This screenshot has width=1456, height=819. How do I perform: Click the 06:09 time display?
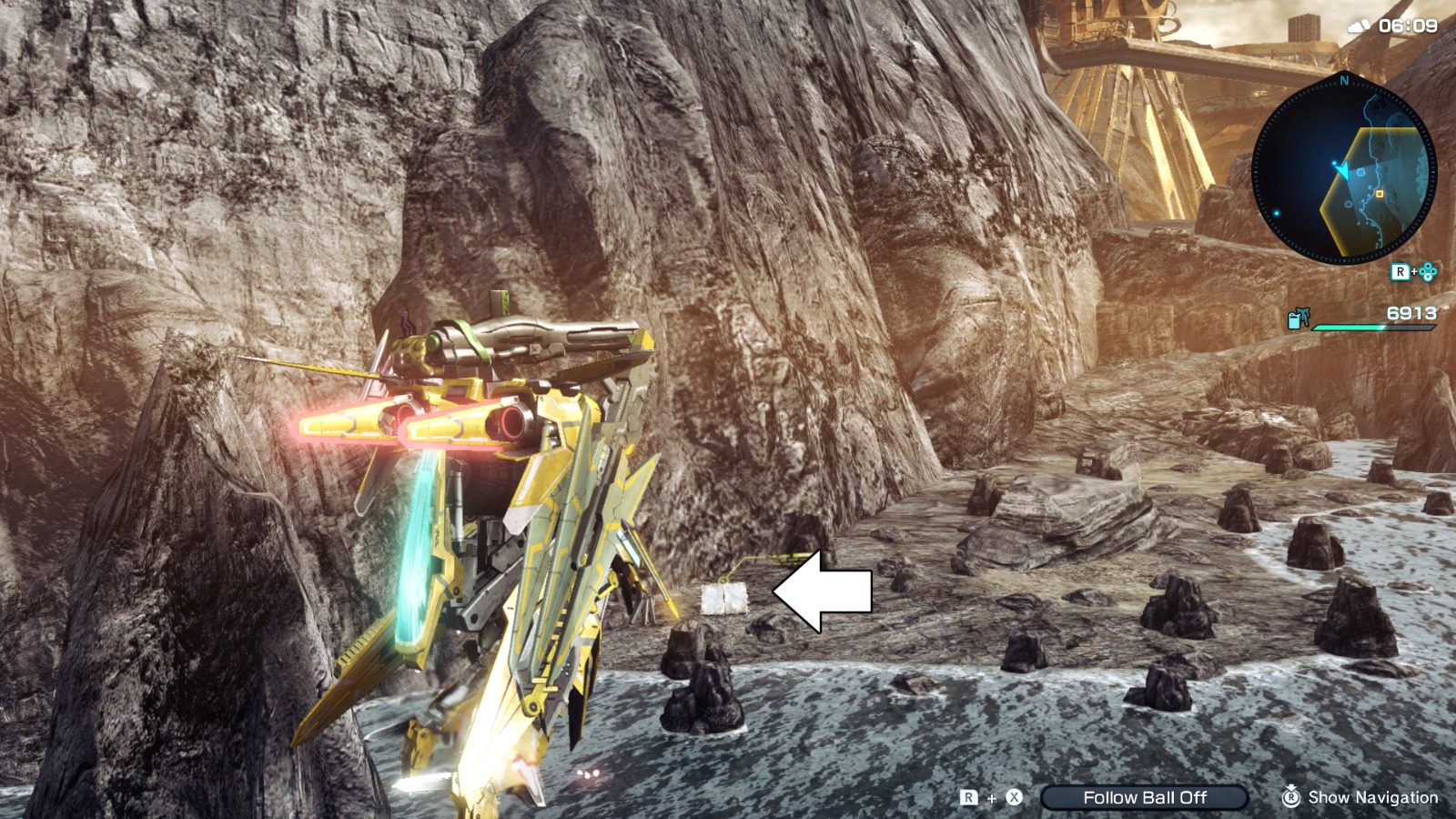coord(1408,25)
